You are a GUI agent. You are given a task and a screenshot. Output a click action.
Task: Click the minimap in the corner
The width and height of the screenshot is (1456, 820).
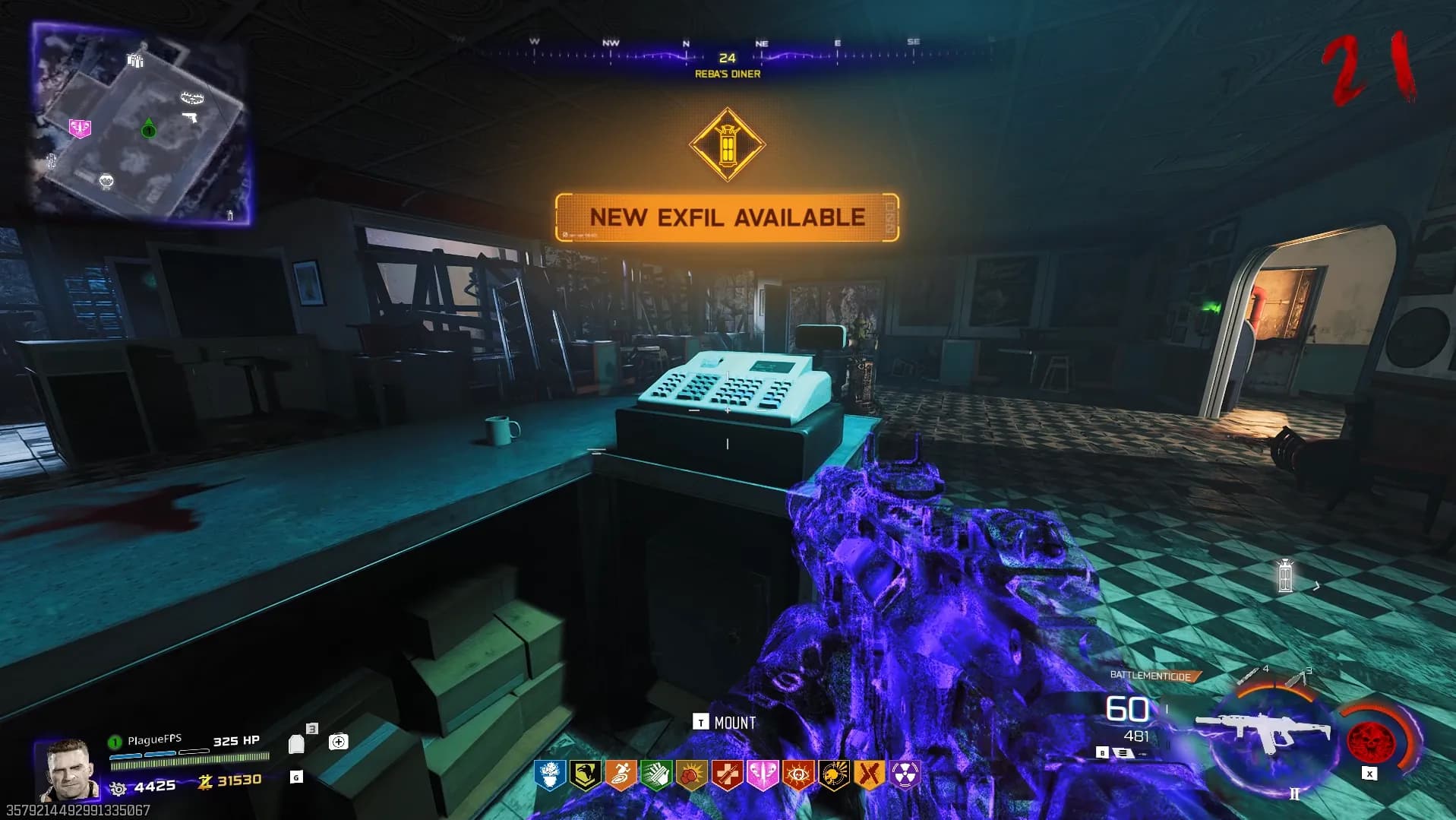click(x=141, y=122)
